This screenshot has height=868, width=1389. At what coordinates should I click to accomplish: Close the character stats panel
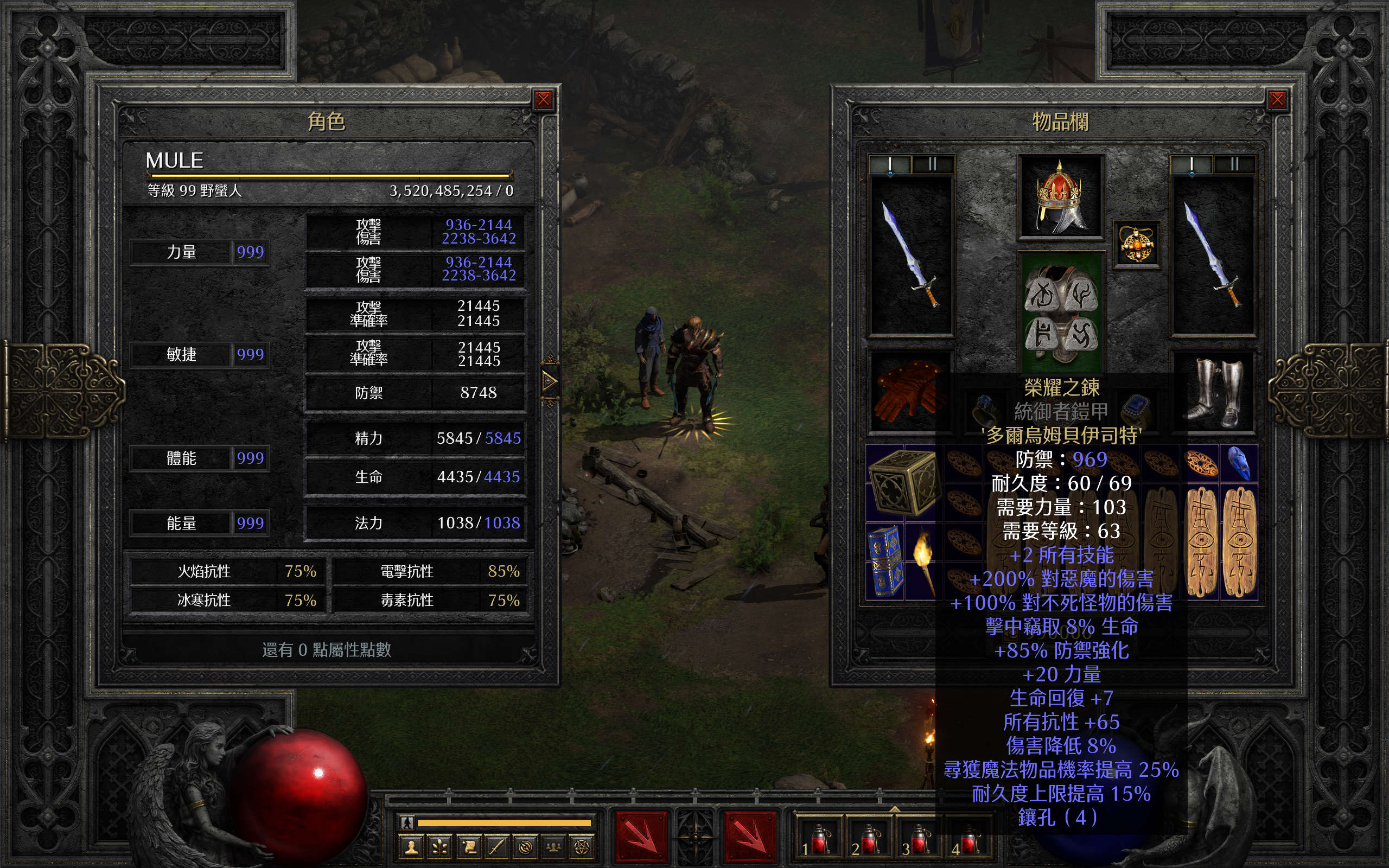click(543, 100)
